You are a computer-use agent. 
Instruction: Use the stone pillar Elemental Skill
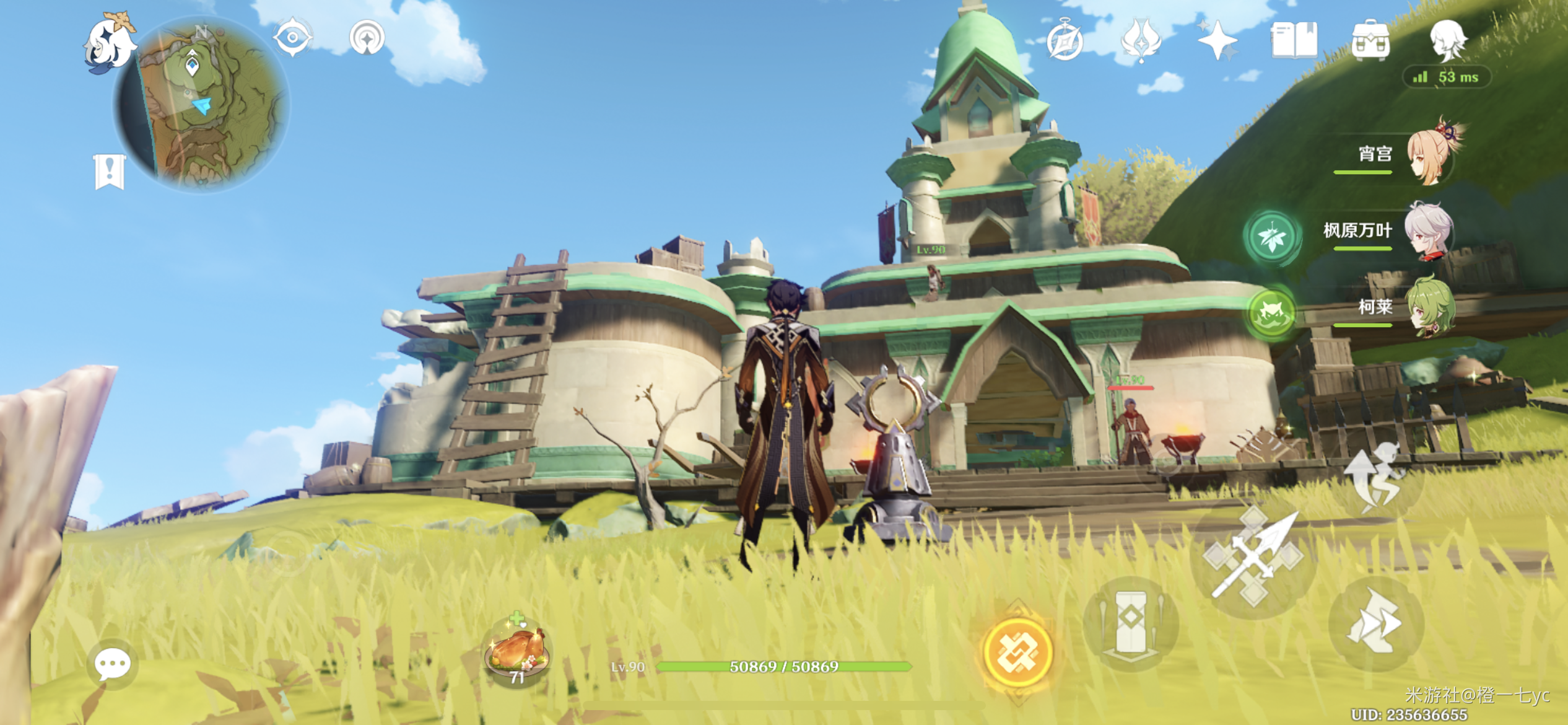tap(1131, 623)
